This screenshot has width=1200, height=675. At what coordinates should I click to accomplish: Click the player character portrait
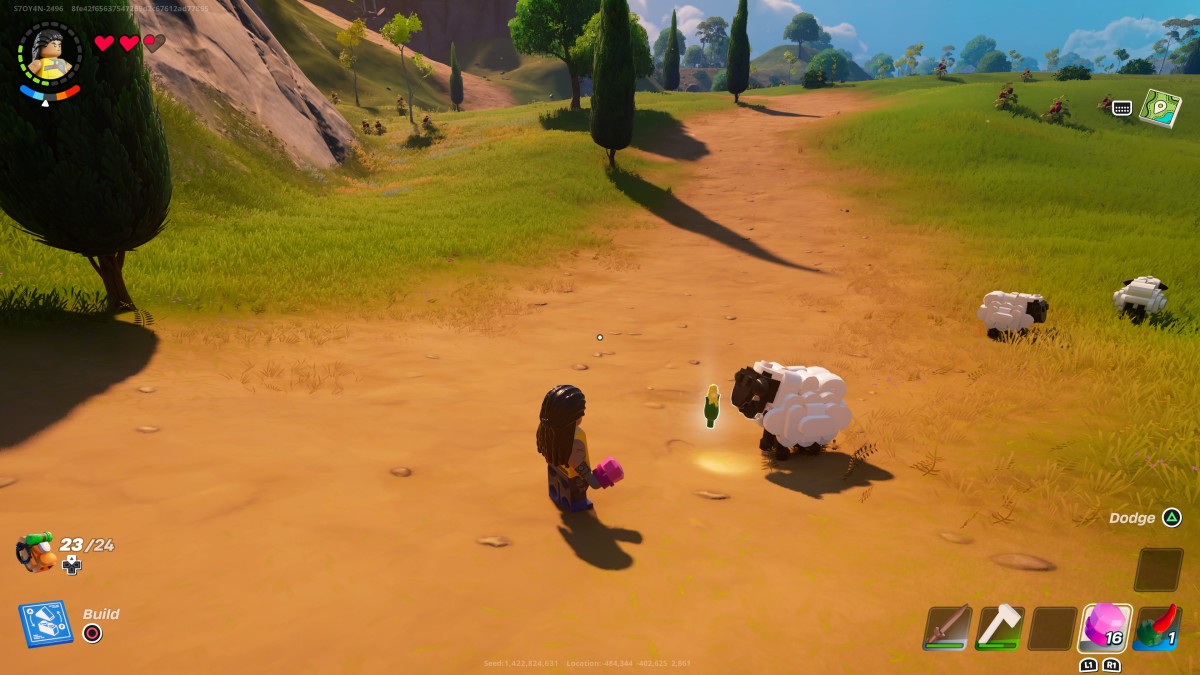(49, 57)
